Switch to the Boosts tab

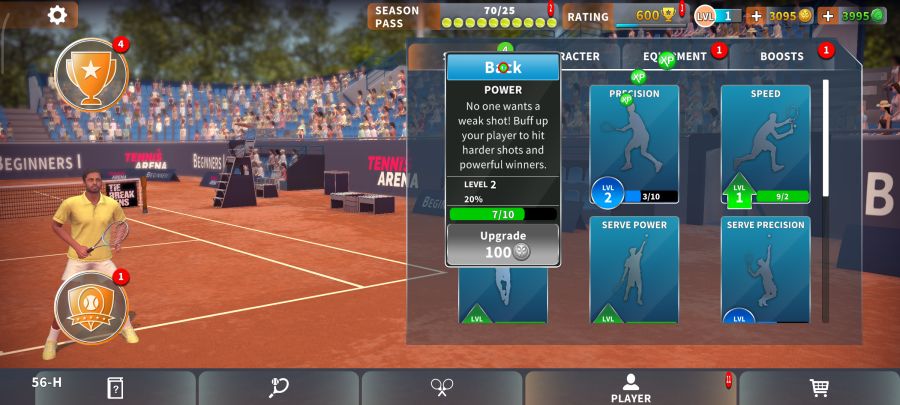click(x=781, y=57)
